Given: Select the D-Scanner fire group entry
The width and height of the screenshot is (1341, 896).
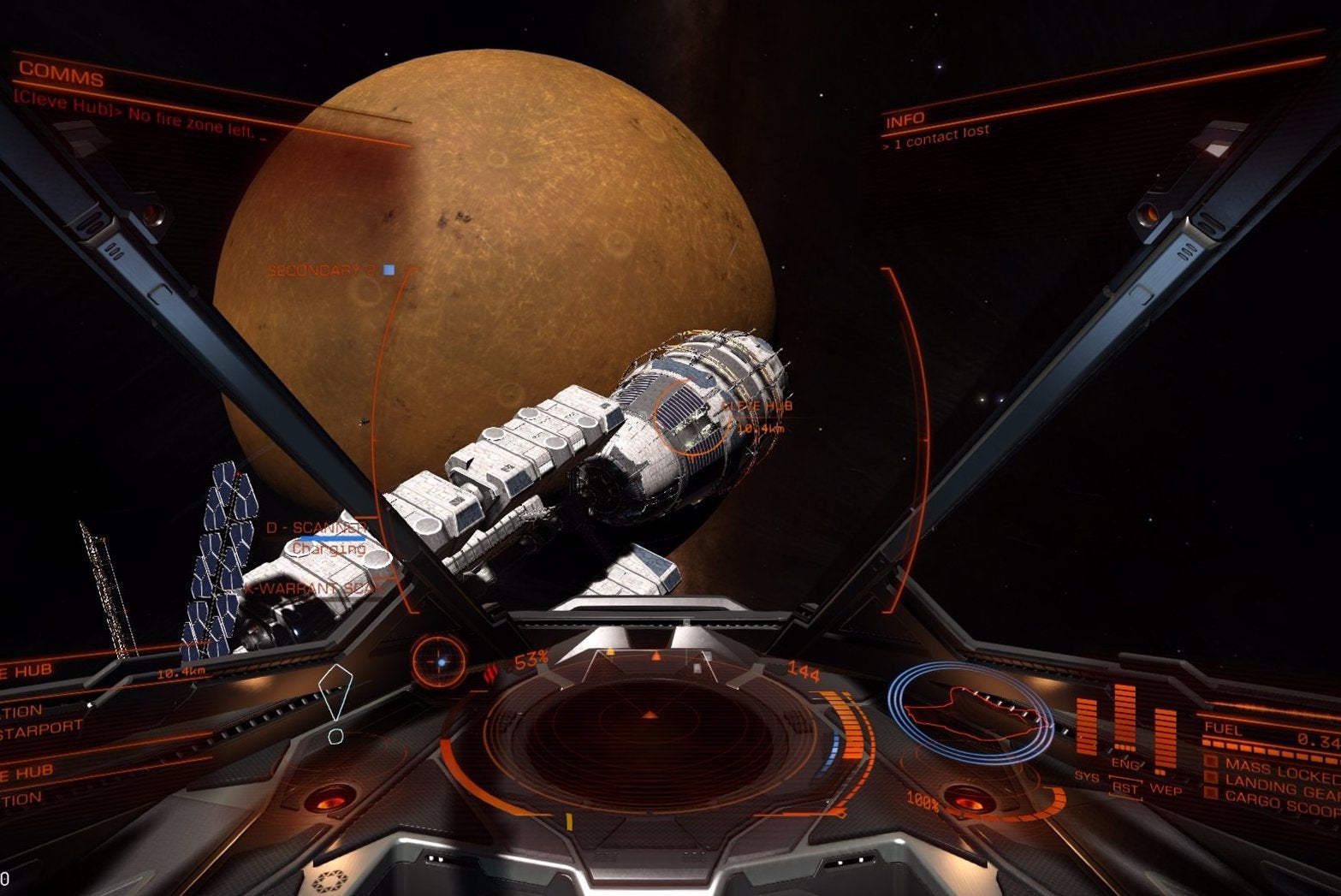Looking at the screenshot, I should tap(316, 528).
